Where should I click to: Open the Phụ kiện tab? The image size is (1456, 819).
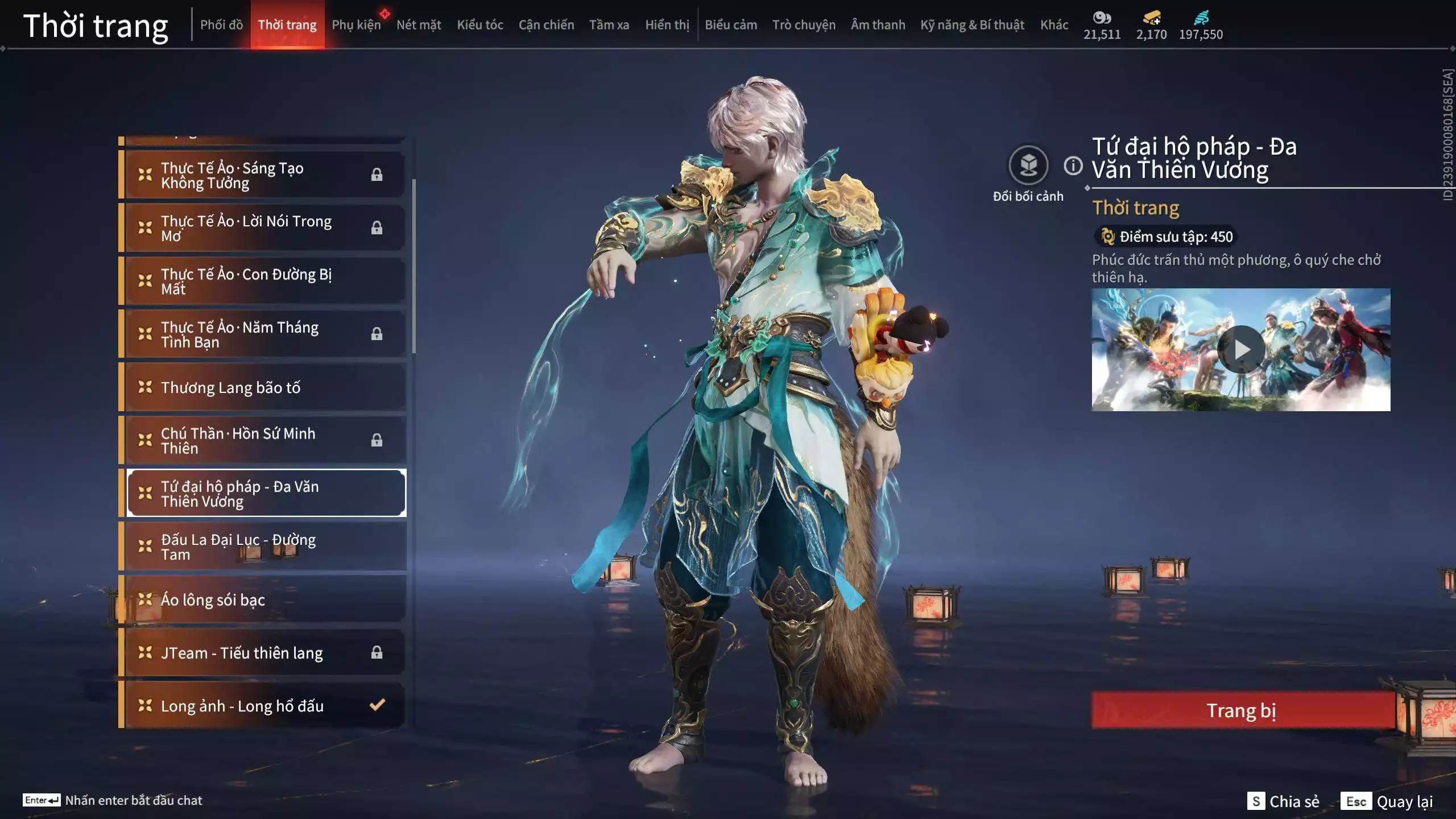coord(356,25)
